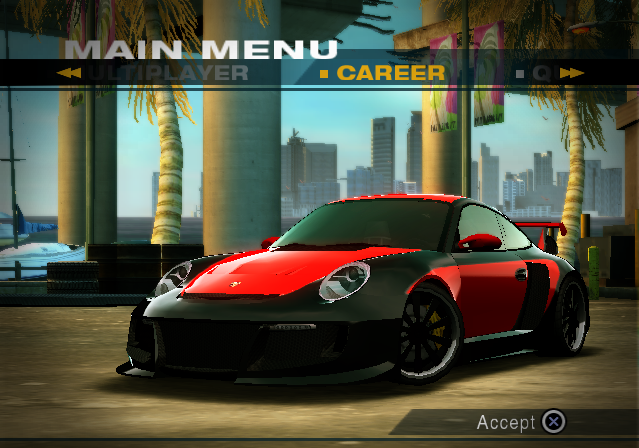Screen dimensions: 639x448
Task: Click the left double-arrow menu scroller
Action: coord(69,73)
